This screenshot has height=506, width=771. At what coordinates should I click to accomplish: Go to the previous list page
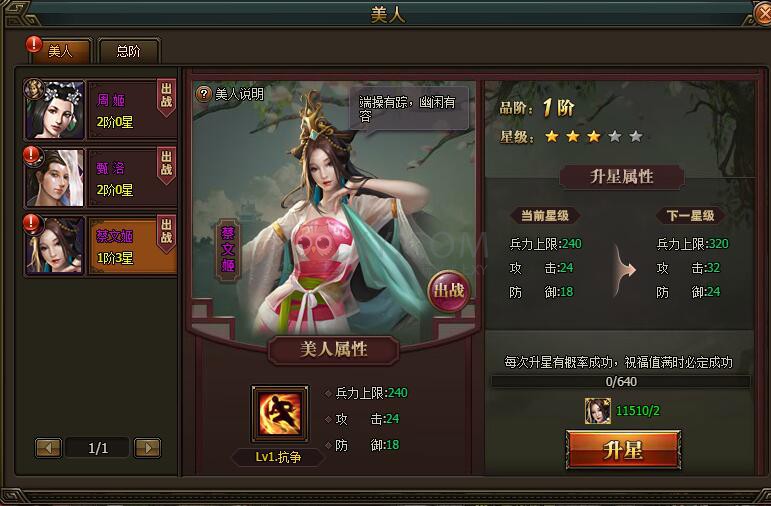pos(49,448)
